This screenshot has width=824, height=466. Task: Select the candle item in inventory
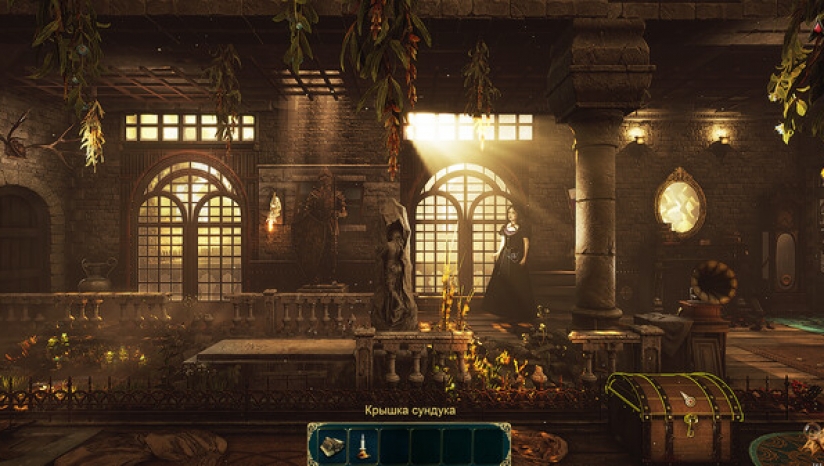(361, 443)
